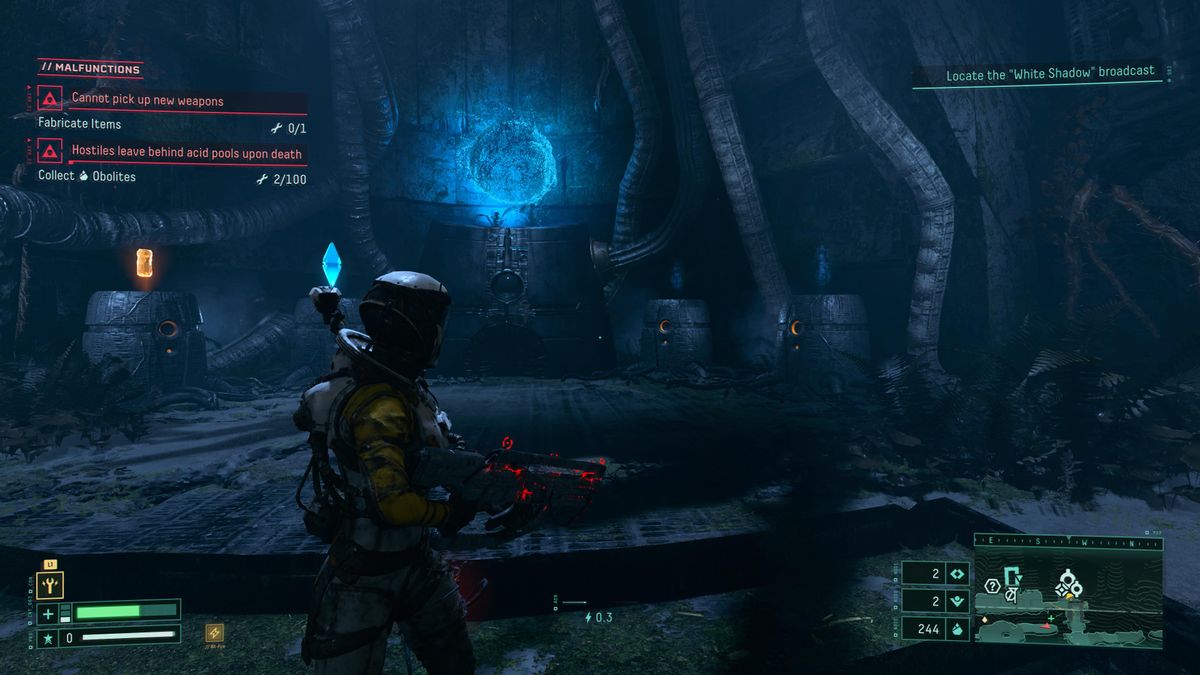
Task: Click the star proficiency icon
Action: [x=47, y=636]
